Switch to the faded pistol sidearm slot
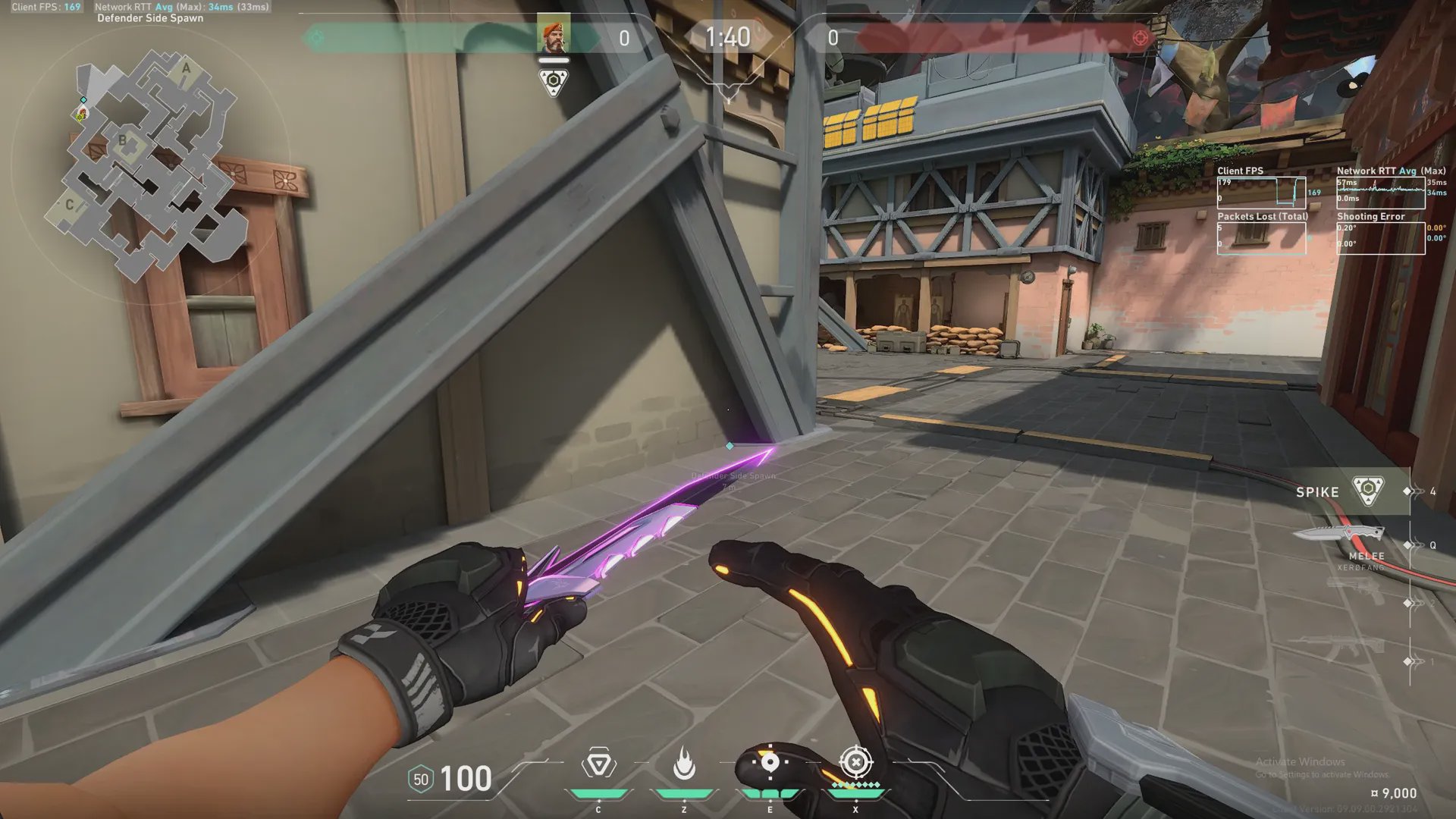This screenshot has height=819, width=1456. [x=1357, y=591]
